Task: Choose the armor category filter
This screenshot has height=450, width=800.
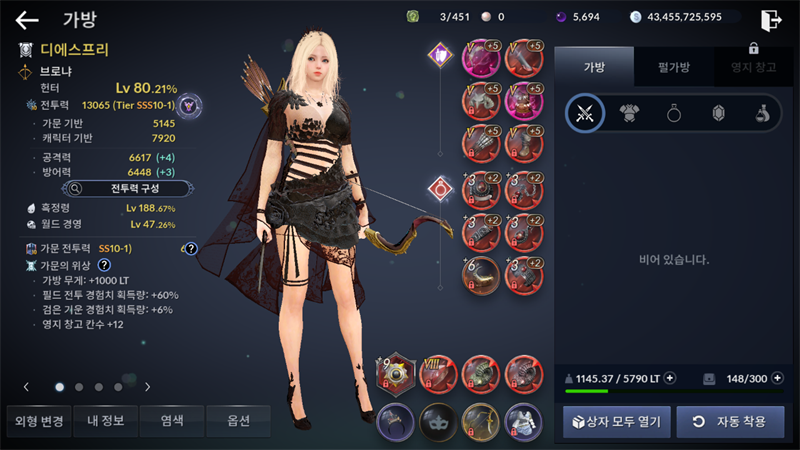Action: coord(630,114)
